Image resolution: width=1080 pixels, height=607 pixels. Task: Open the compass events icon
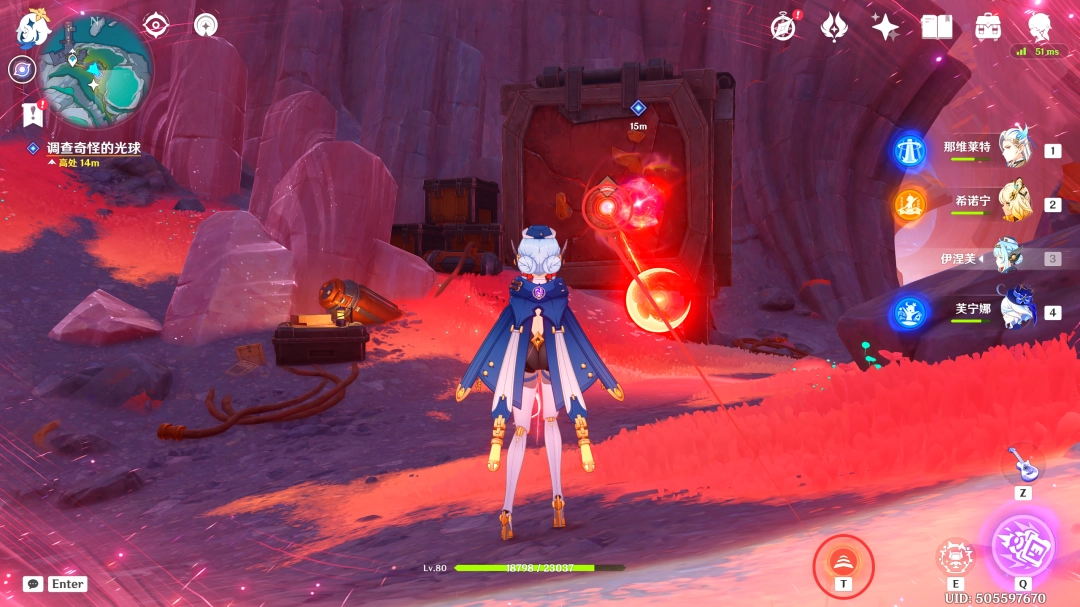pos(784,27)
